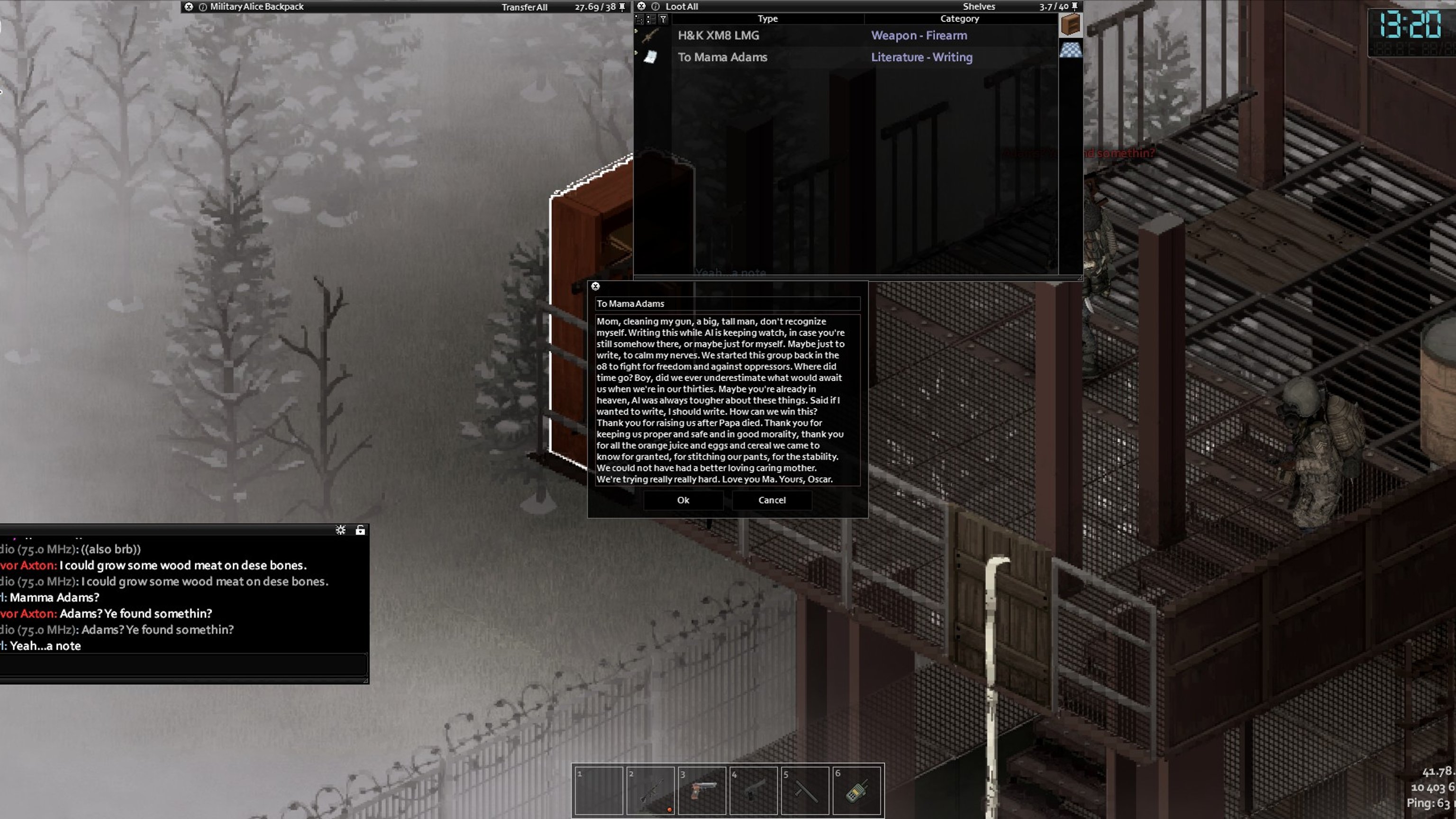
Task: Select the nightstick in hotbar slot 5
Action: (x=805, y=790)
